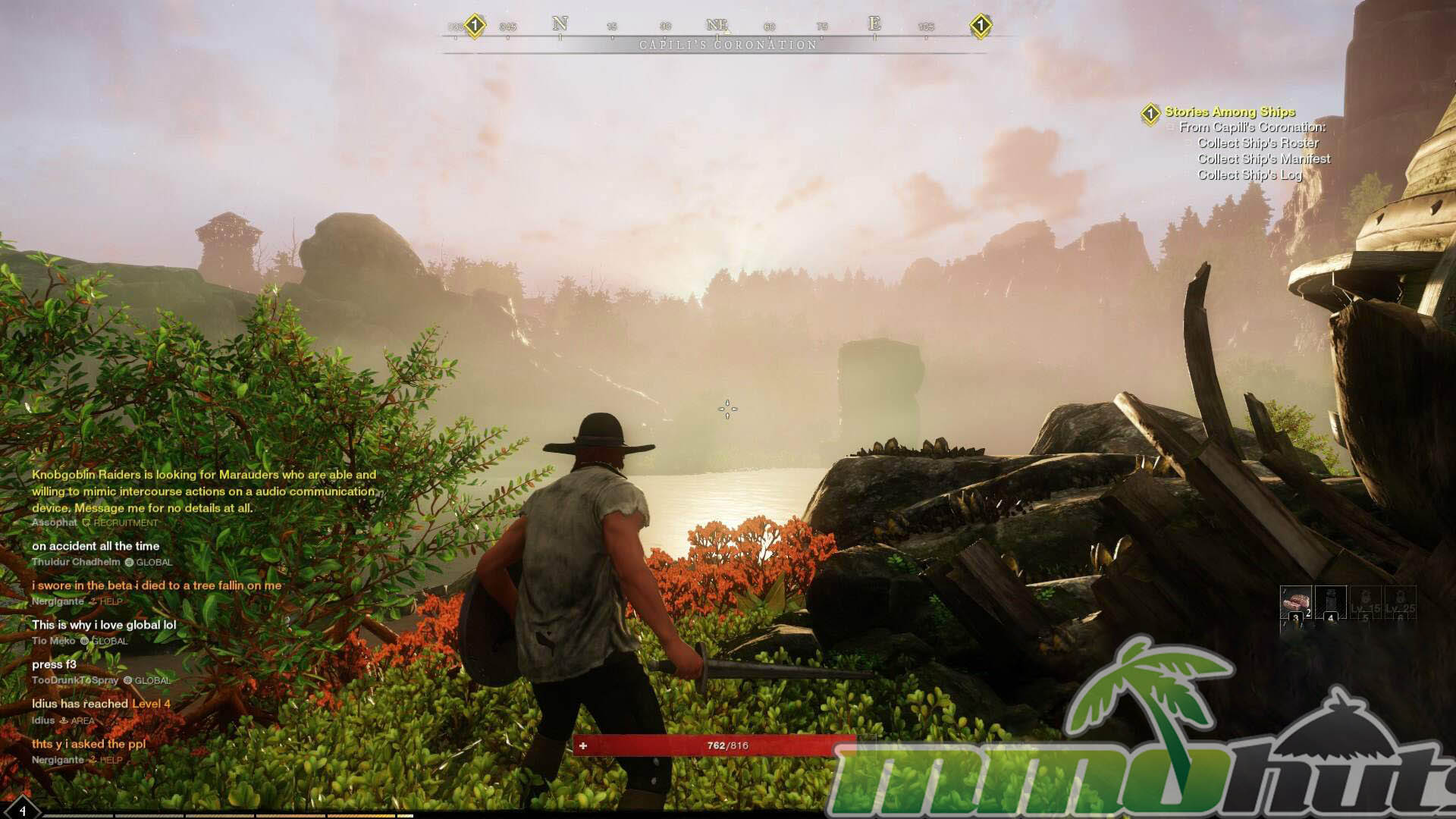
Task: Click the locked Lv. 25 consumable slot
Action: tap(1399, 604)
